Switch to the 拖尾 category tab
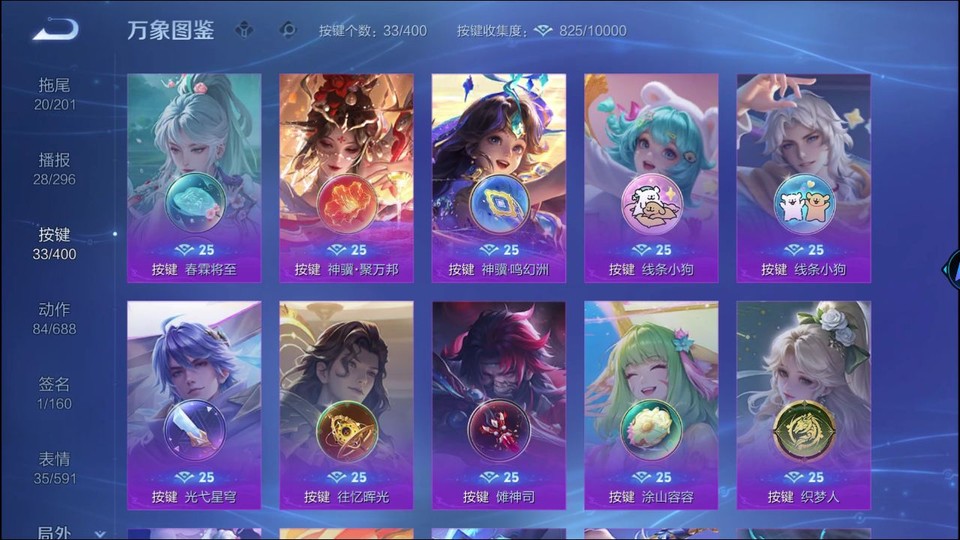960x540 pixels. click(55, 94)
